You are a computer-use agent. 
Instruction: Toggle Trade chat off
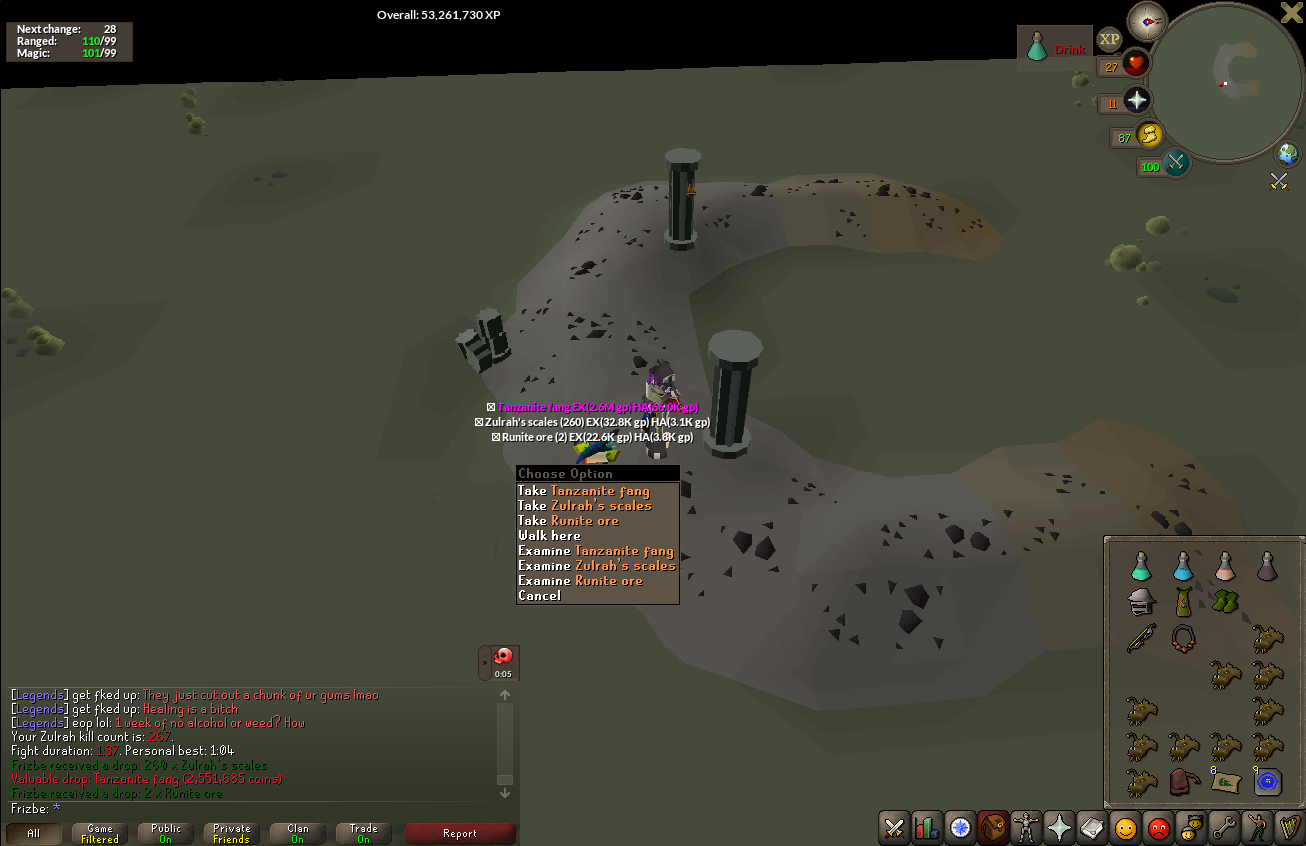[x=363, y=832]
